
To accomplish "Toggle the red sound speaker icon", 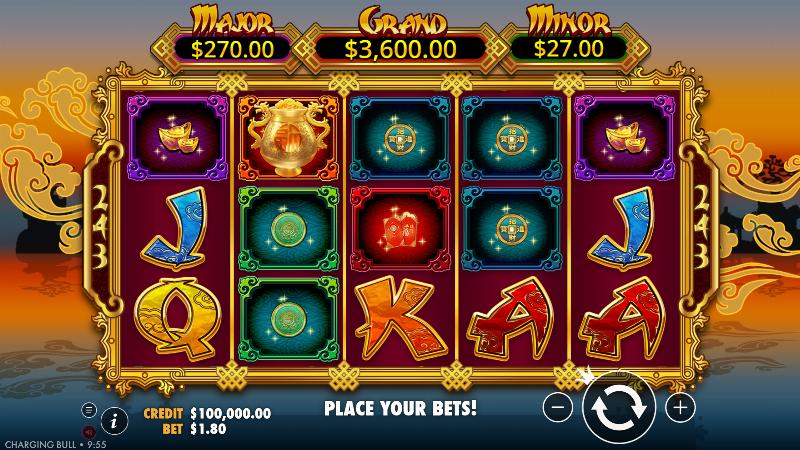I will pos(88,431).
